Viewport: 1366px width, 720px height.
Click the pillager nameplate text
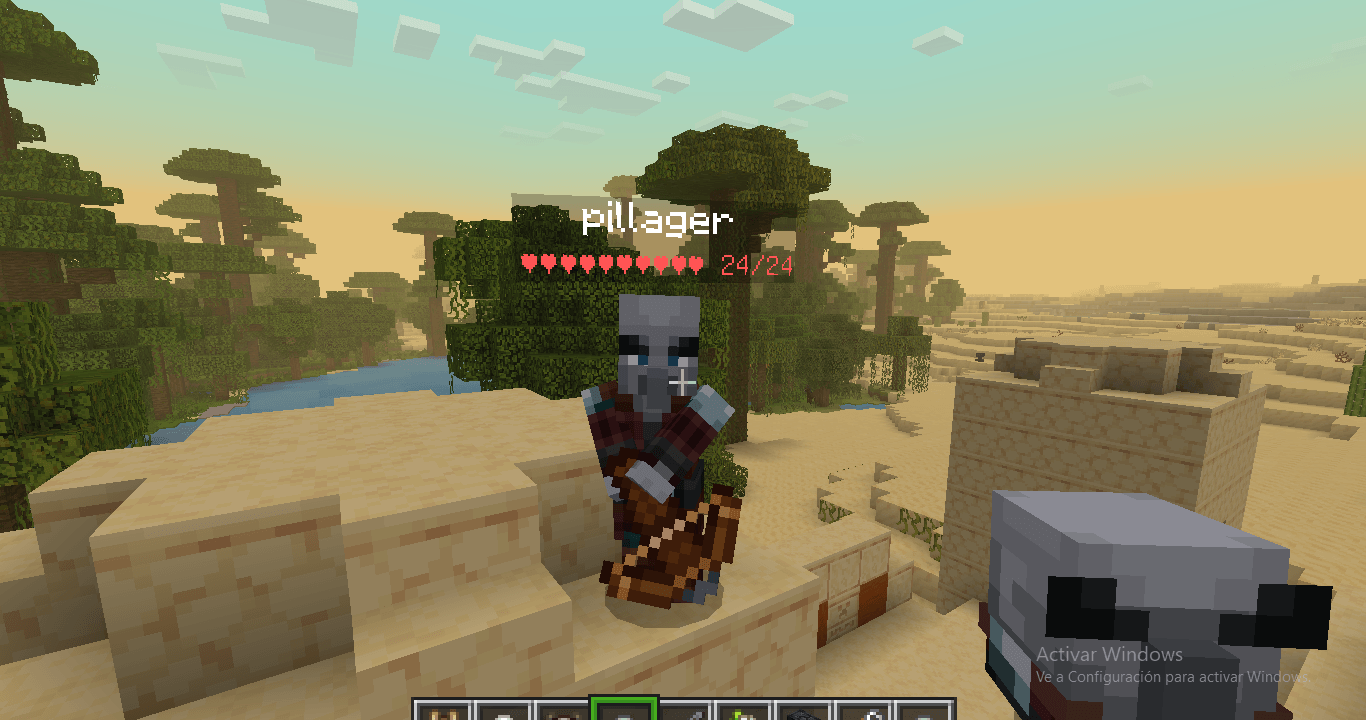pos(659,221)
